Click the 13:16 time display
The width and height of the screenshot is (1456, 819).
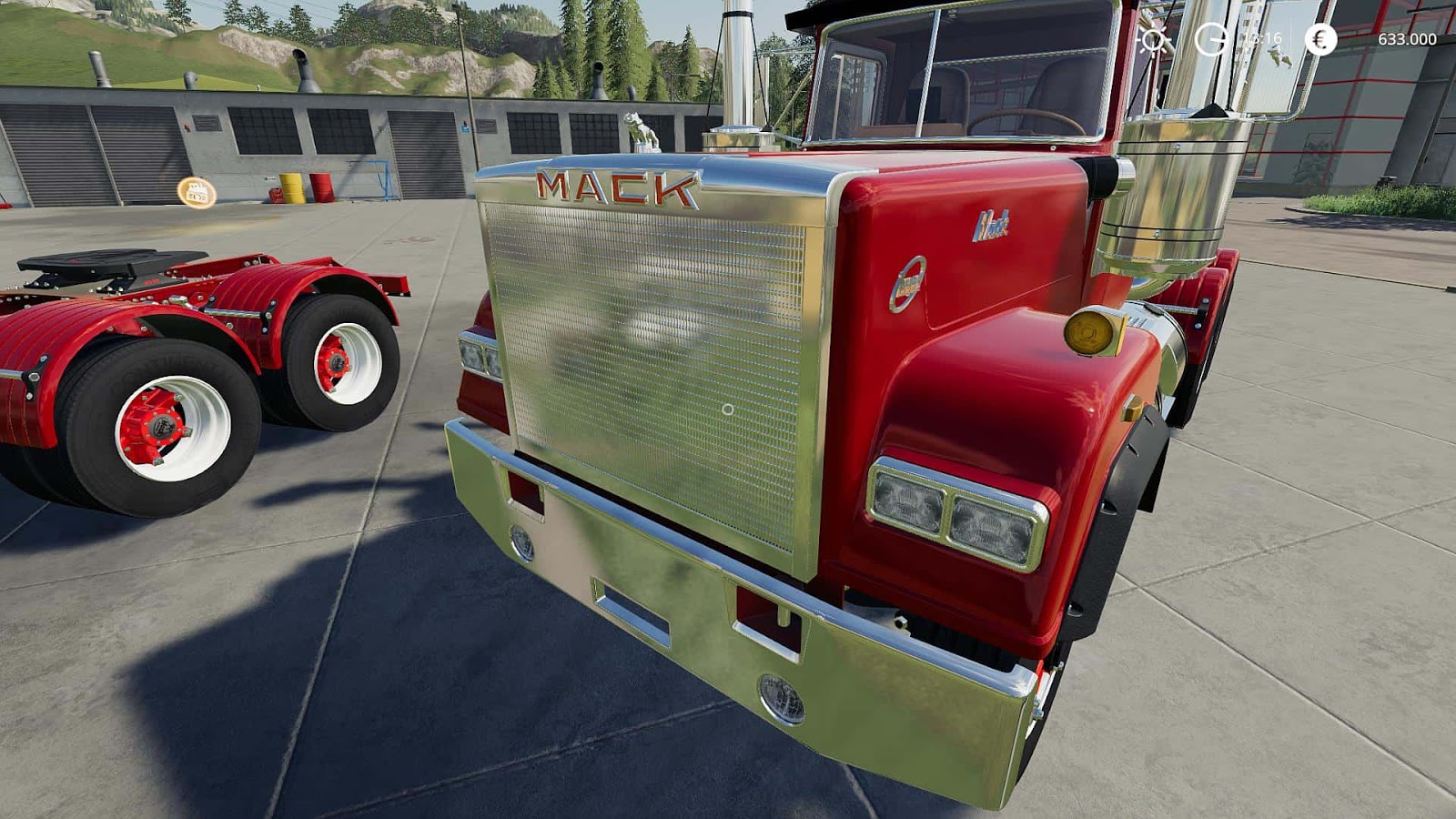point(1263,39)
